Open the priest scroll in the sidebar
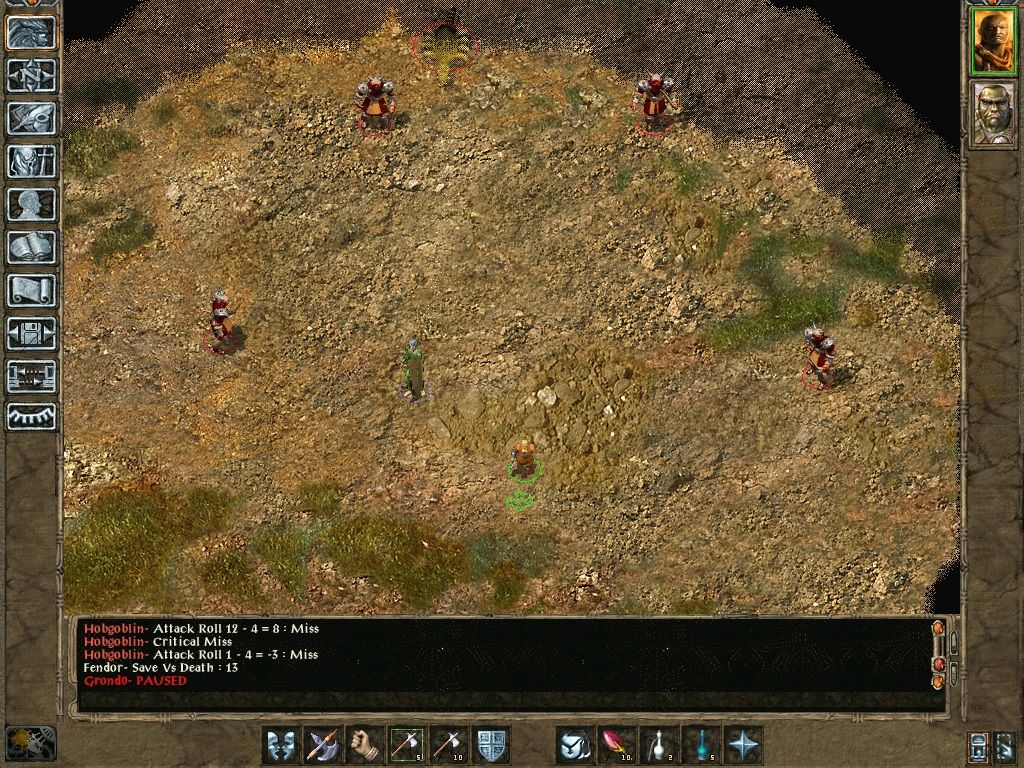 [32, 290]
